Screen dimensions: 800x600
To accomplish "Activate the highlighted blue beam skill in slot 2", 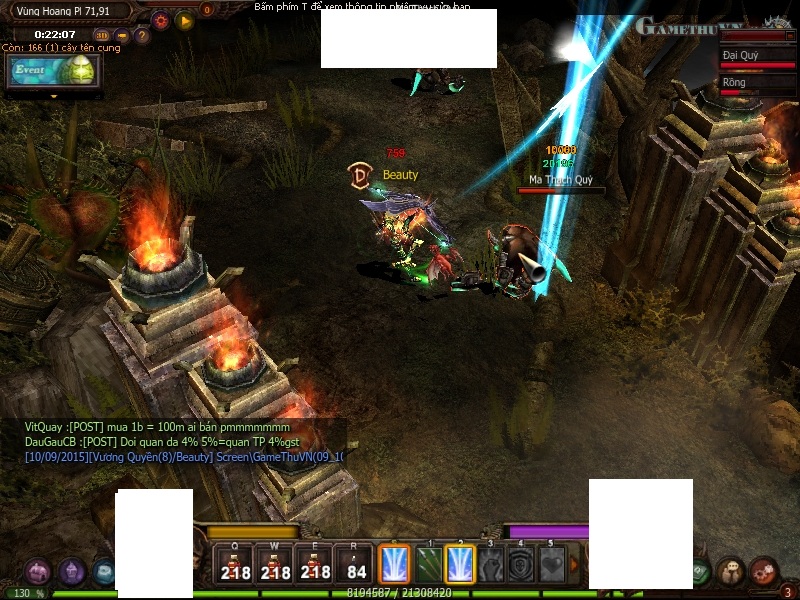I will click(460, 565).
